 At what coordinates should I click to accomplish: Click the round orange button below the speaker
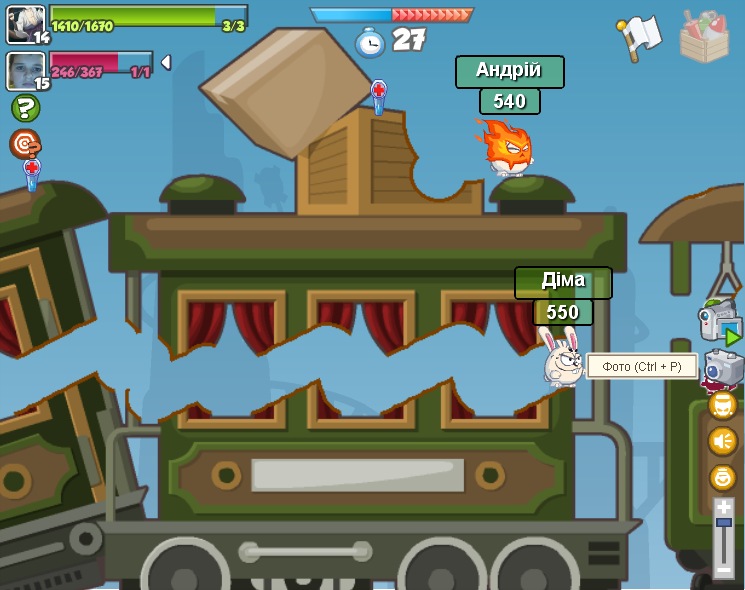coord(723,477)
